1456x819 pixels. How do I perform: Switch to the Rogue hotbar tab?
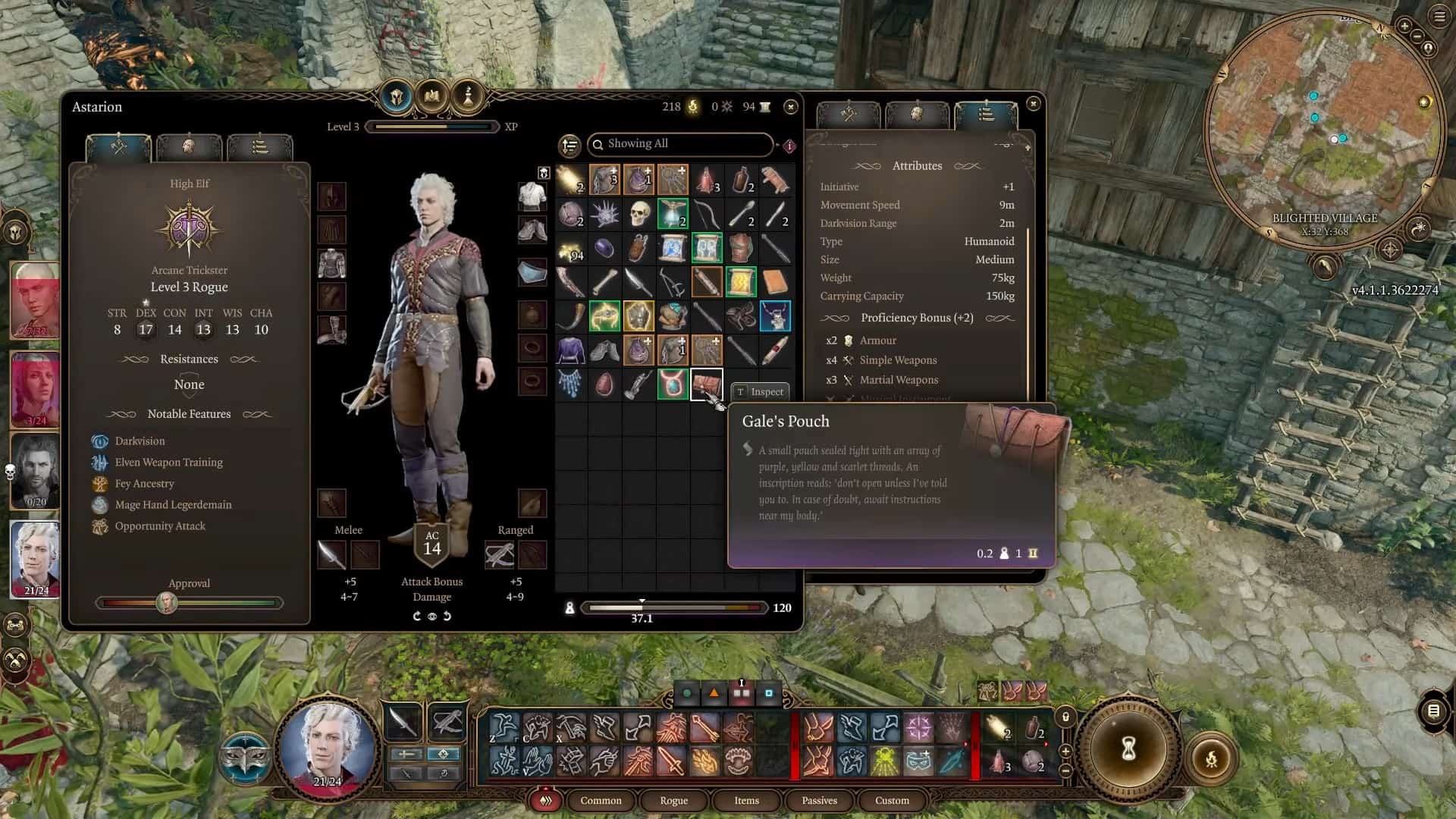tap(673, 800)
